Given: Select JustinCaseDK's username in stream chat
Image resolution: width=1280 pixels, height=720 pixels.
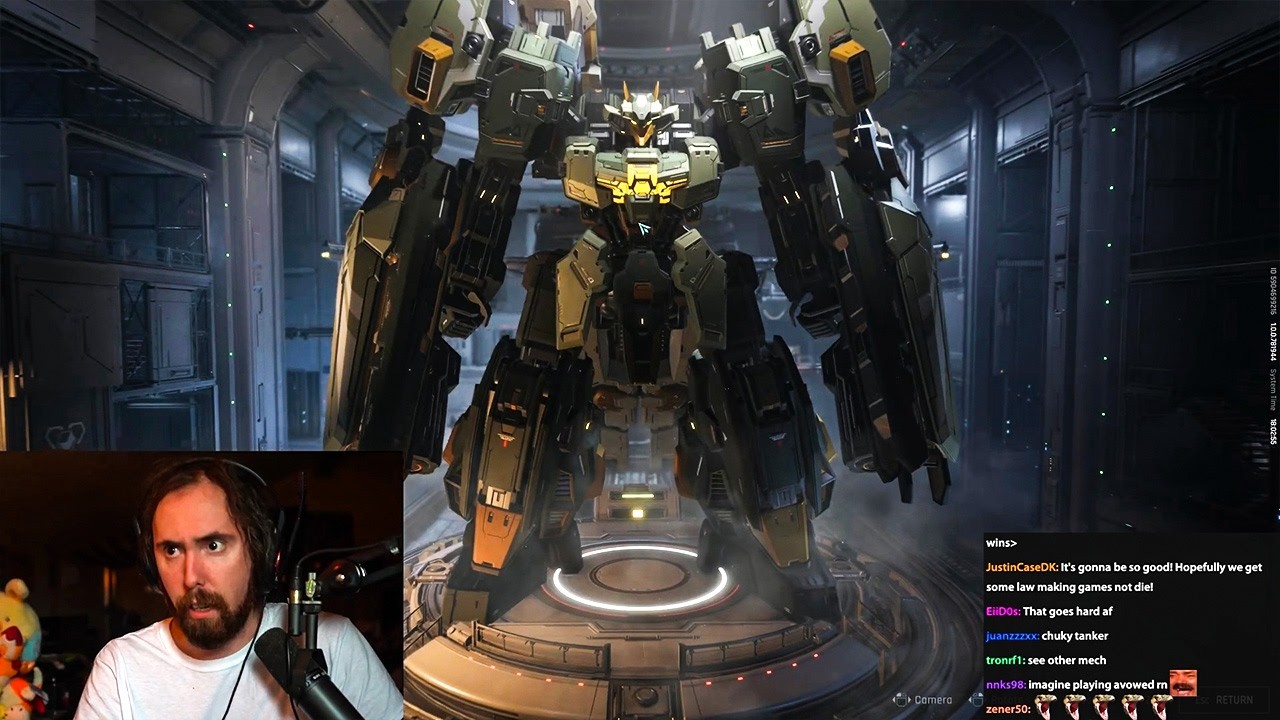Looking at the screenshot, I should [1021, 567].
